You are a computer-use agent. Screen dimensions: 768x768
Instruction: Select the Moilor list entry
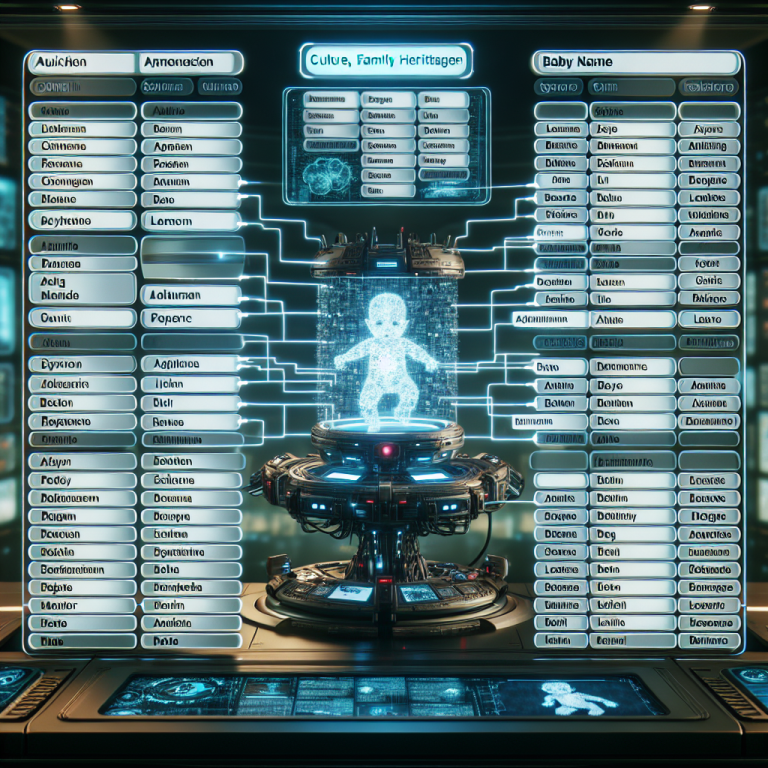pyautogui.click(x=82, y=605)
